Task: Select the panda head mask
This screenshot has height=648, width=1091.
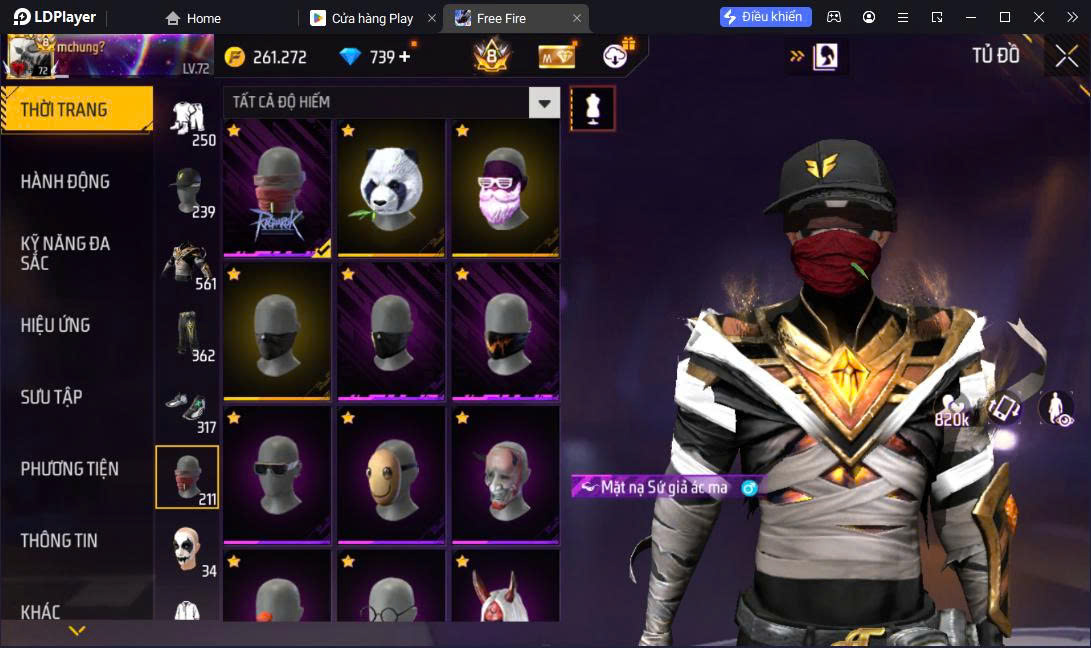Action: [391, 187]
